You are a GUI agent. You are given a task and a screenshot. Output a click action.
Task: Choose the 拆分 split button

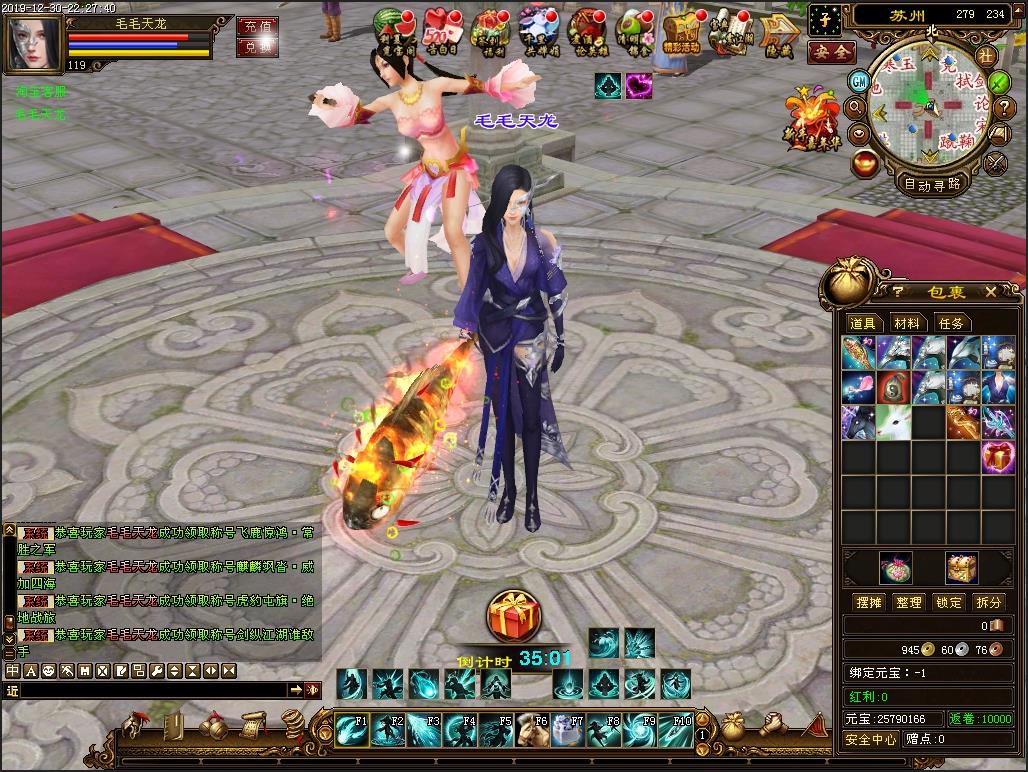click(x=988, y=602)
